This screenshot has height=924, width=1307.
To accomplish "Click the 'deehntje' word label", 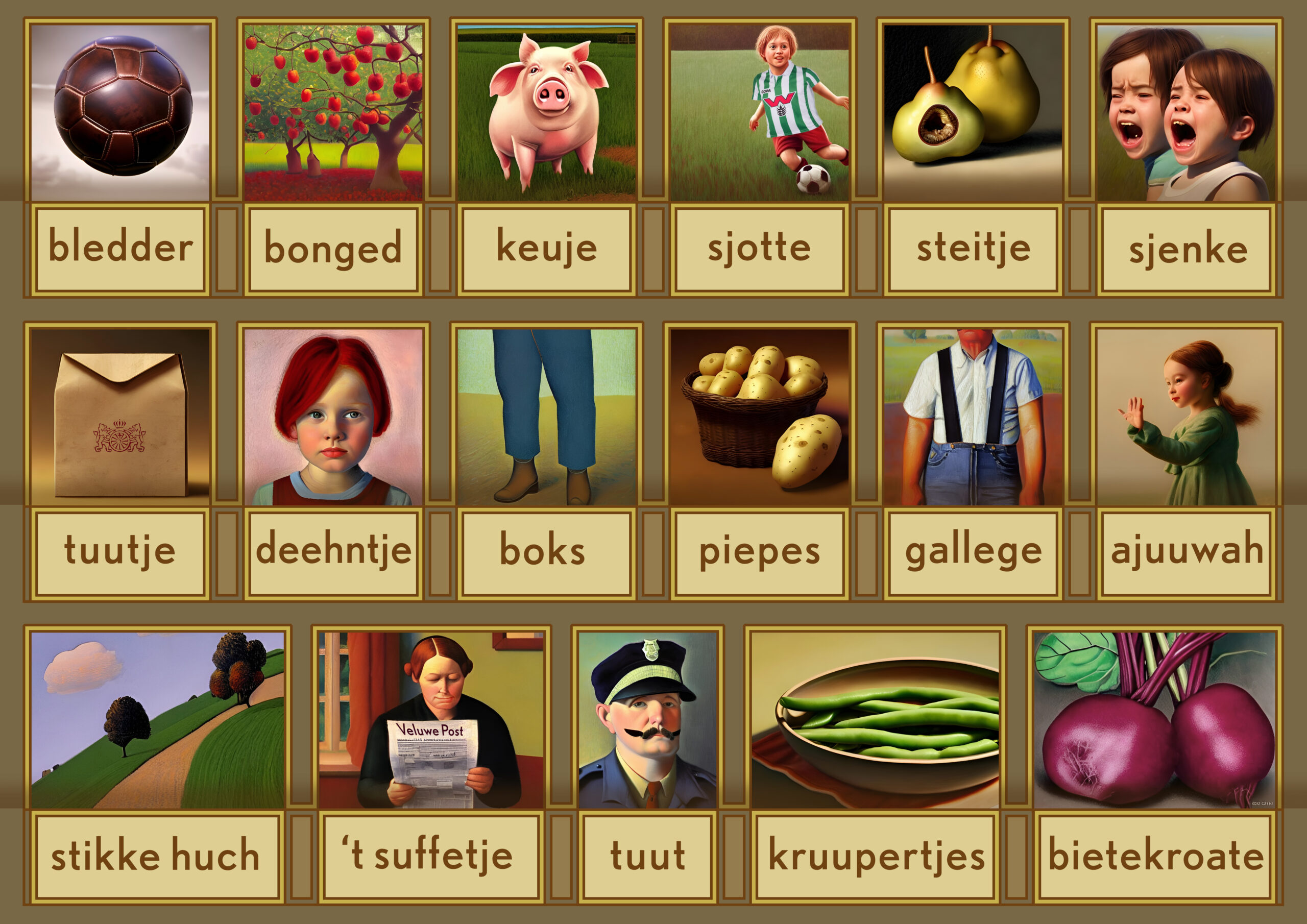I will click(x=333, y=551).
